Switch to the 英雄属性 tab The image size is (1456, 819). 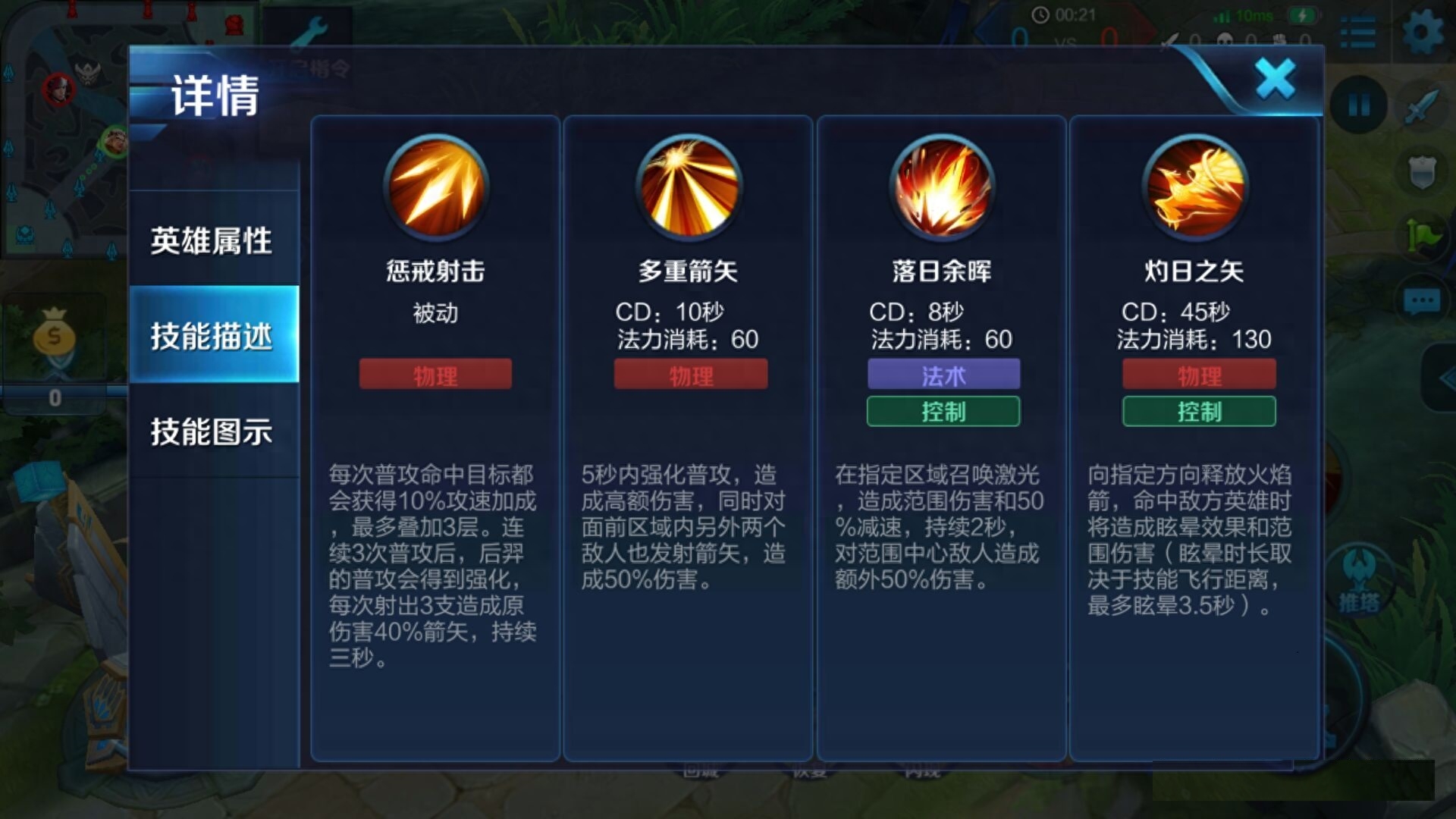point(213,241)
